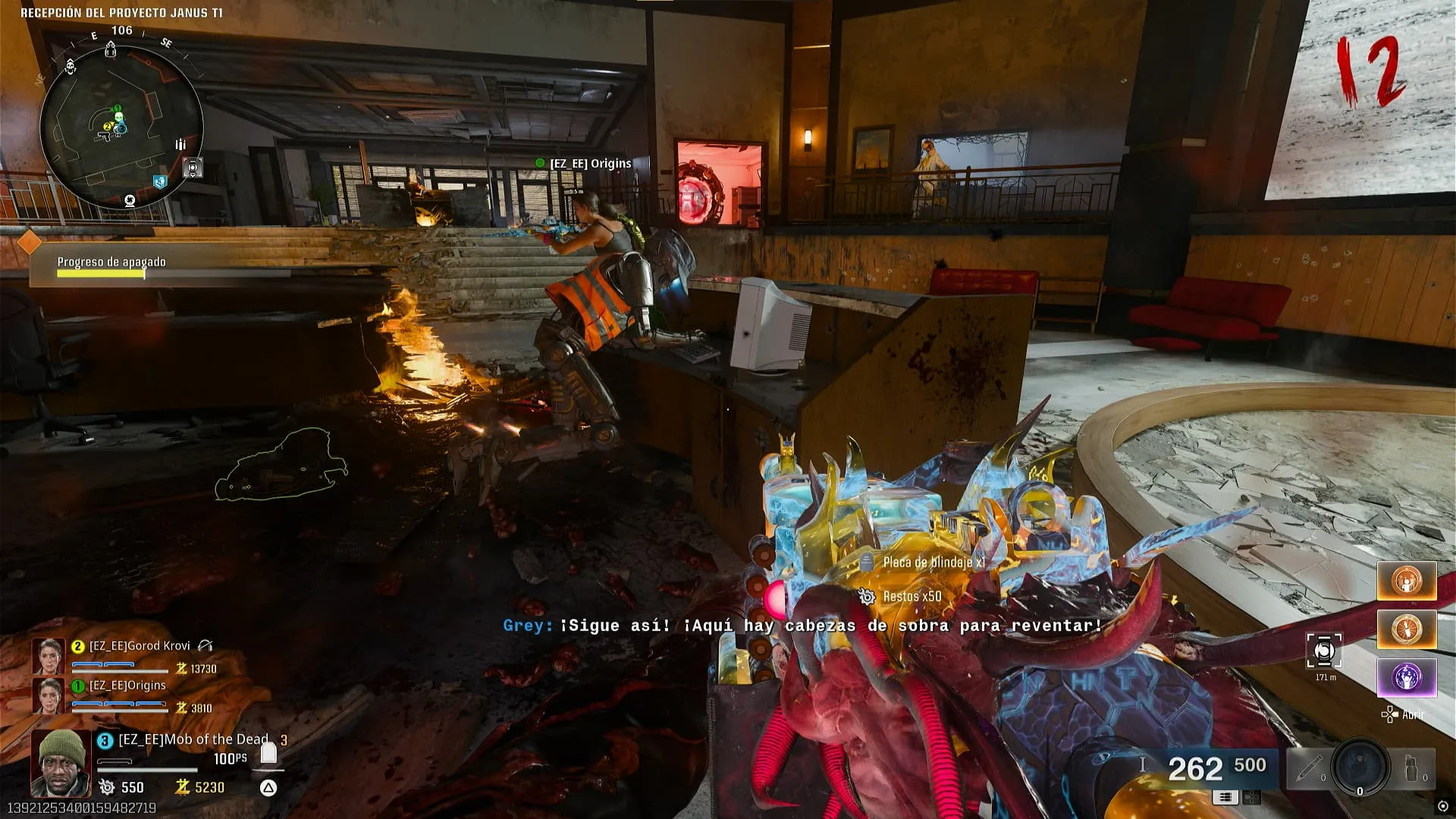Select the tactical equipment slot with the pencil-shaped icon
Screen dimensions: 1456x819
click(x=1310, y=769)
